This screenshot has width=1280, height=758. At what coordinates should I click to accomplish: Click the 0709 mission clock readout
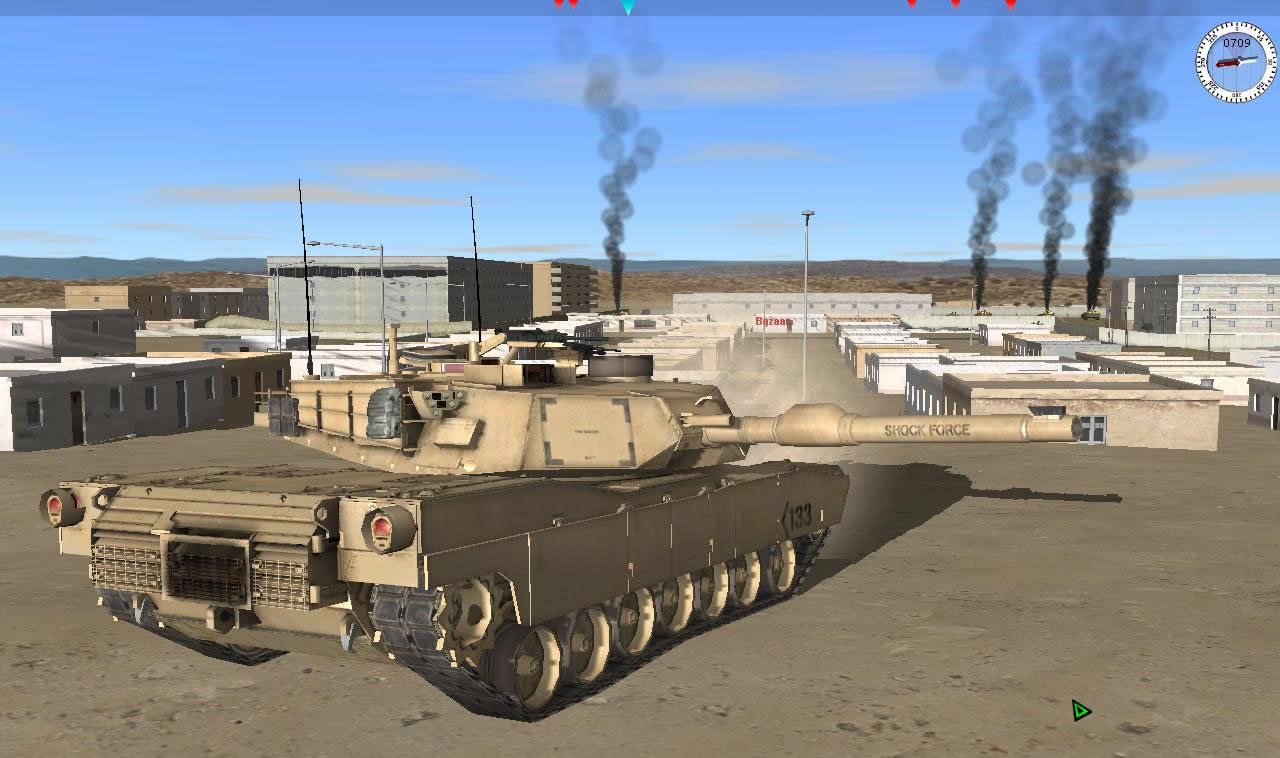[x=1237, y=42]
